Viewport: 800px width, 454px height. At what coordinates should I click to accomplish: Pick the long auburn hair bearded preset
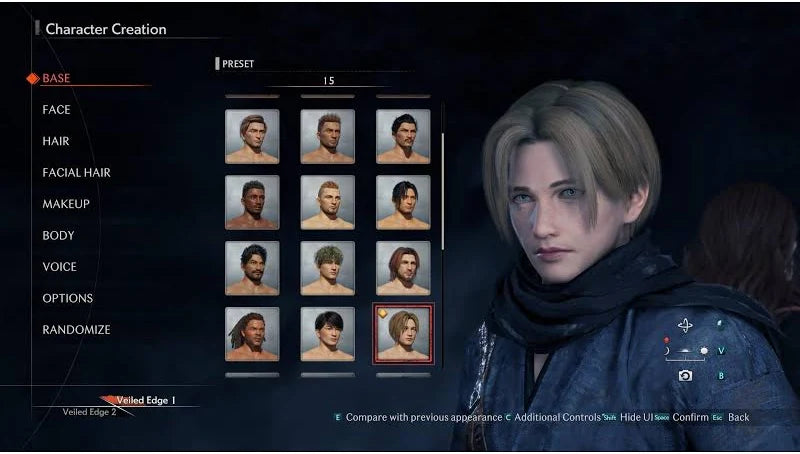[402, 268]
